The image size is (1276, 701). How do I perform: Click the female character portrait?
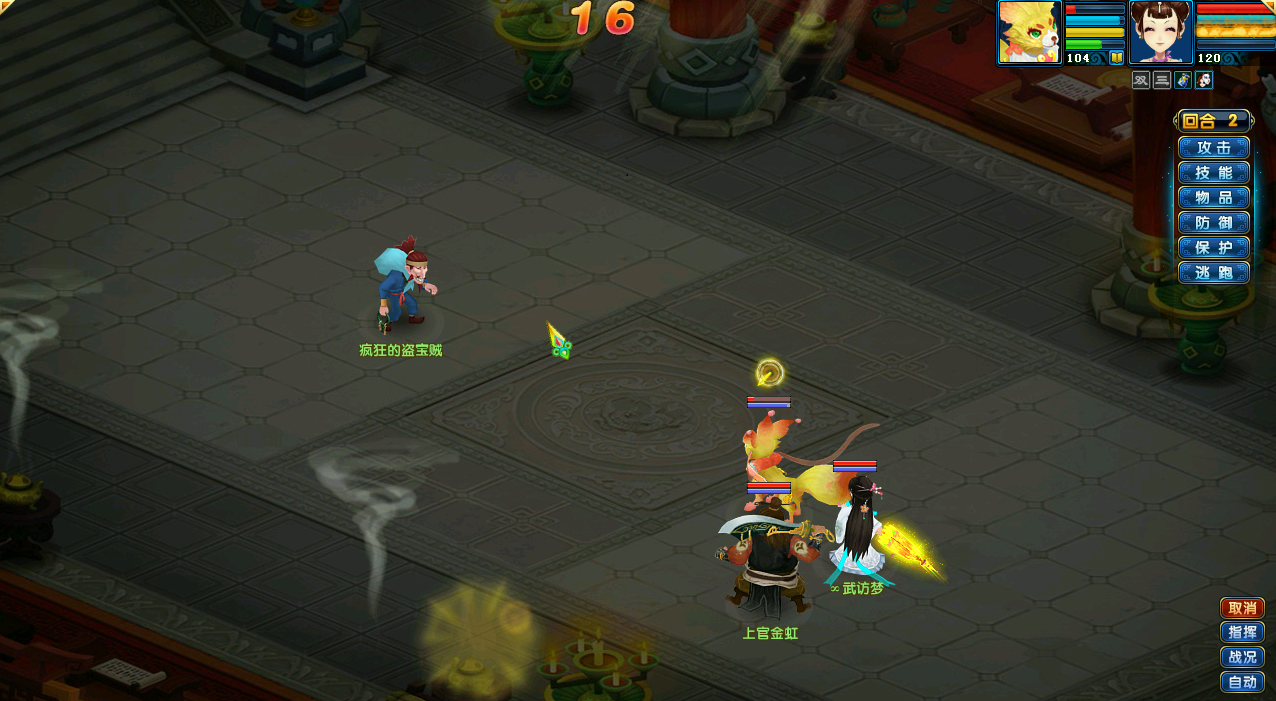pyautogui.click(x=1160, y=32)
